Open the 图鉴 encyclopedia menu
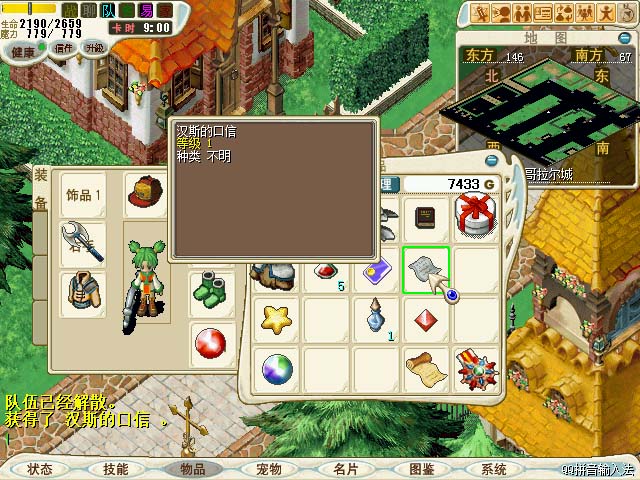 click(x=421, y=468)
